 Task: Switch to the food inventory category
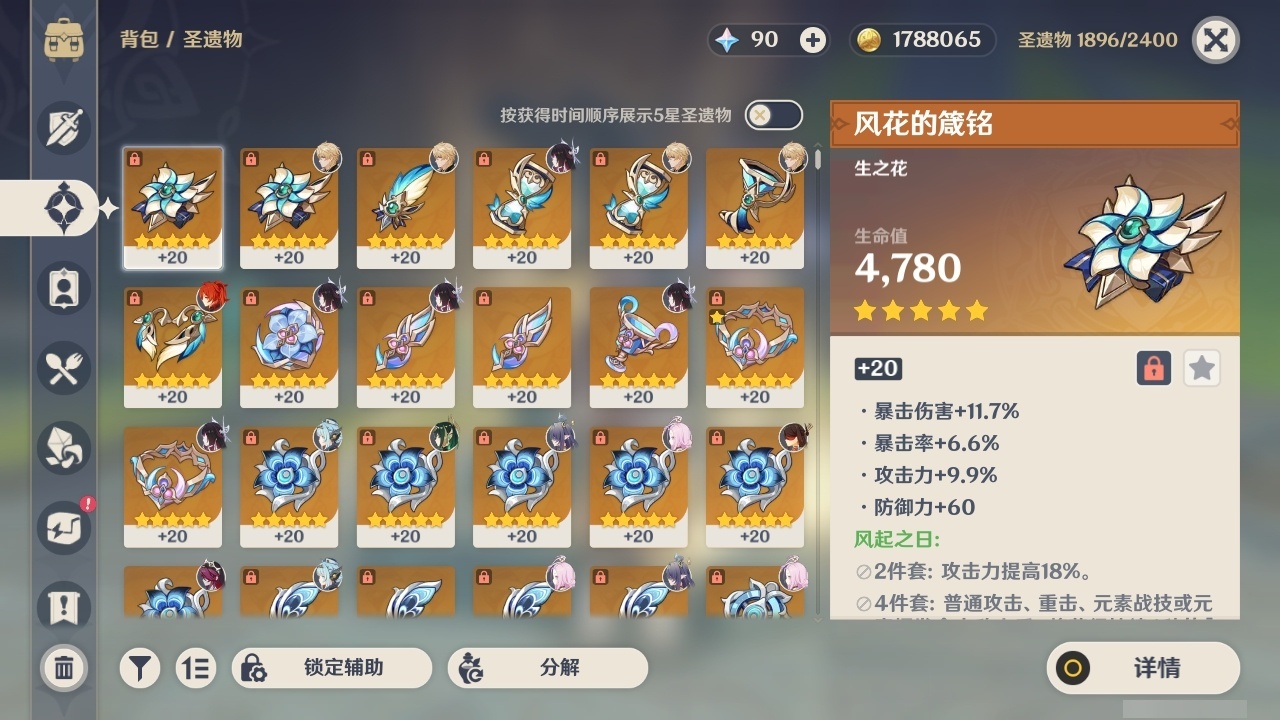66,367
